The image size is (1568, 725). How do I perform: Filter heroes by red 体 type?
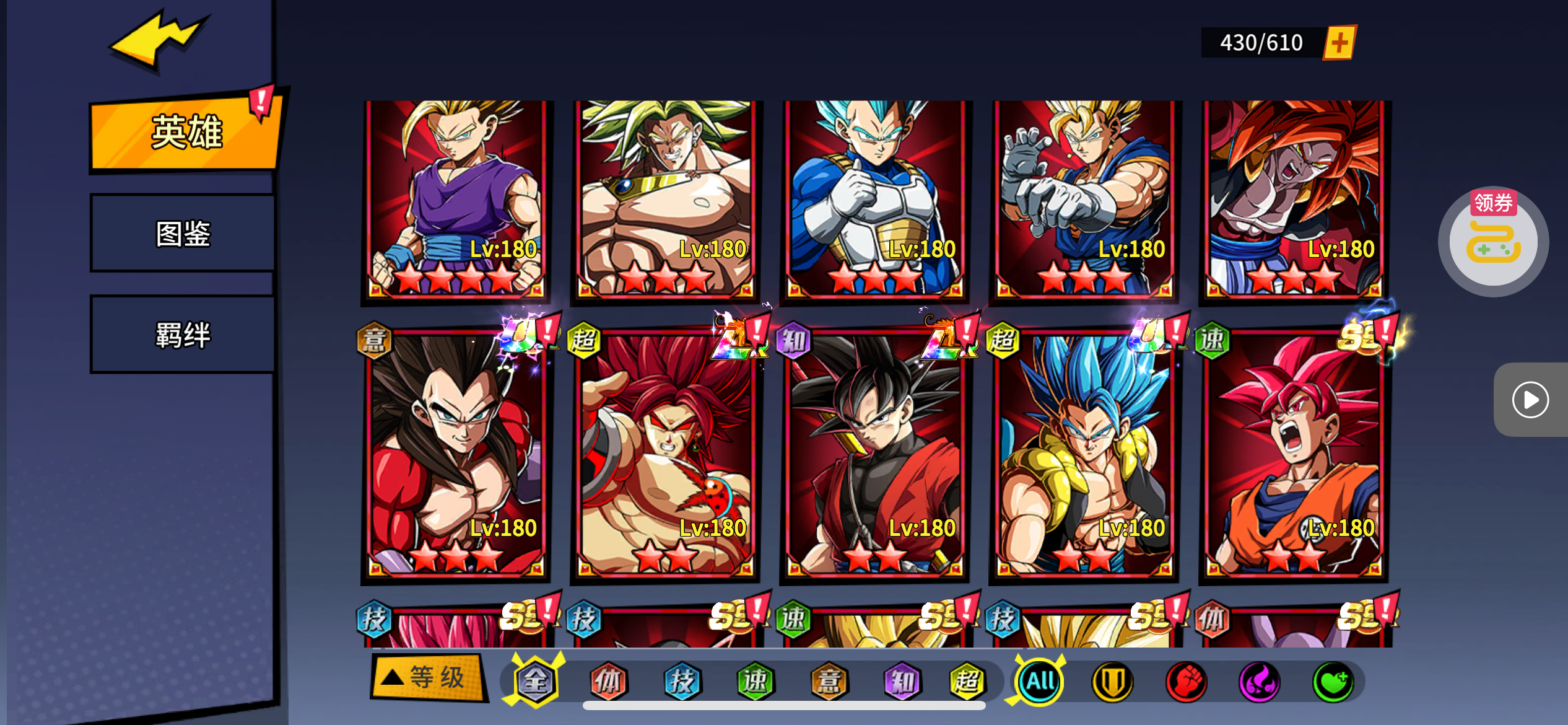click(x=608, y=682)
